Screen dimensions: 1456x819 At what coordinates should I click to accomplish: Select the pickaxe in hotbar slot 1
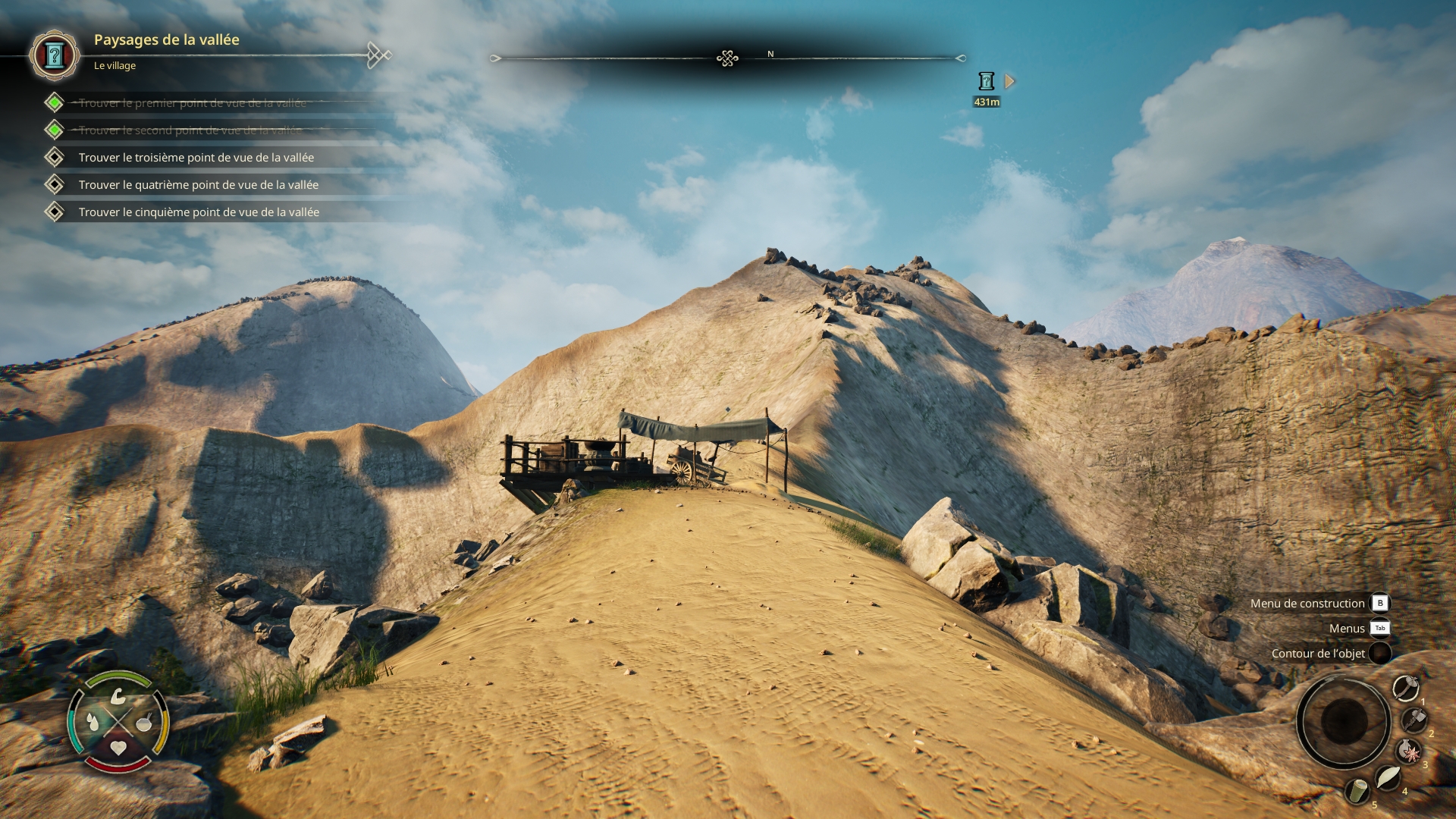click(1406, 688)
